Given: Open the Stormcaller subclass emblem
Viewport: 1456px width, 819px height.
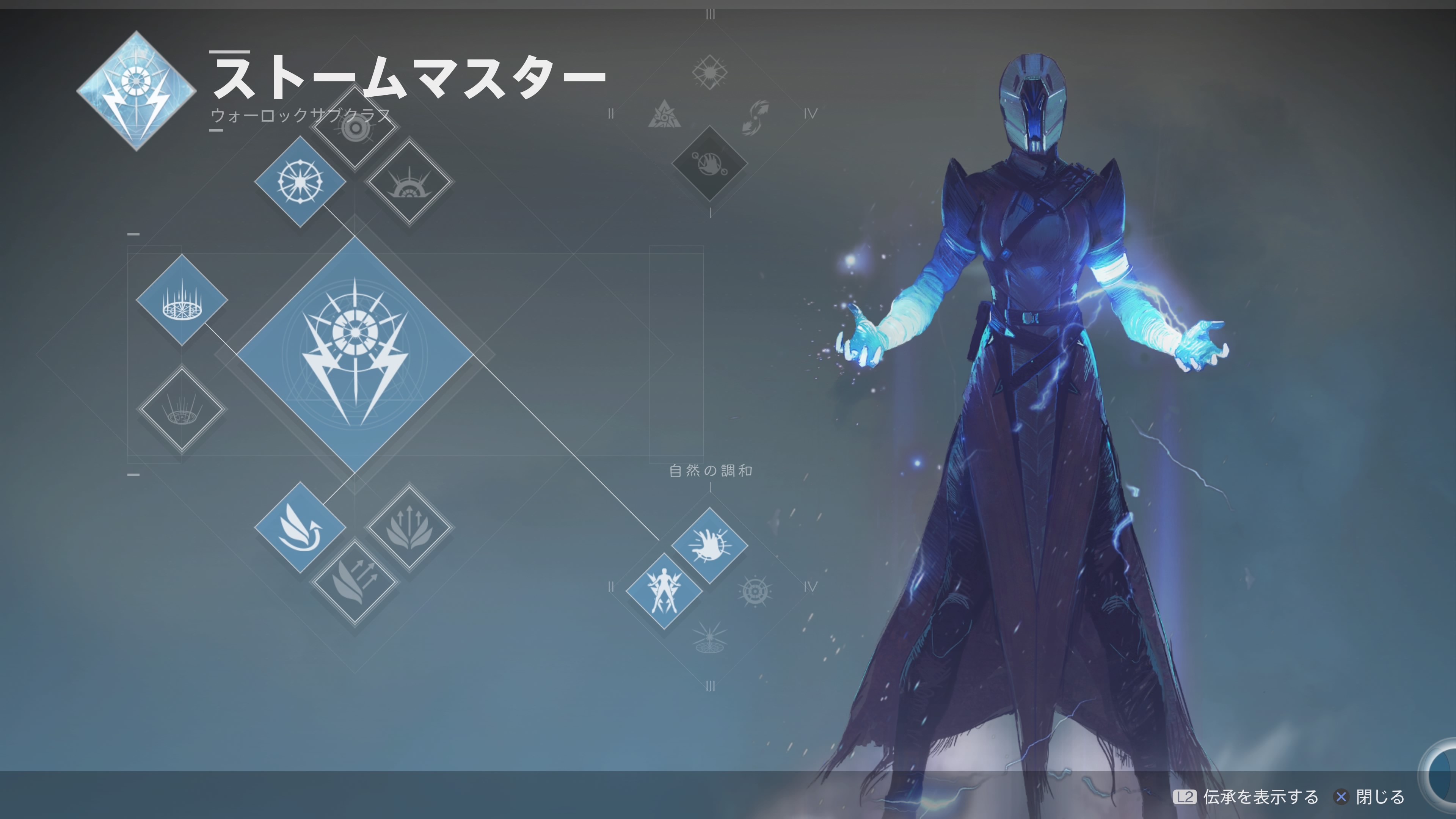Looking at the screenshot, I should (x=136, y=91).
